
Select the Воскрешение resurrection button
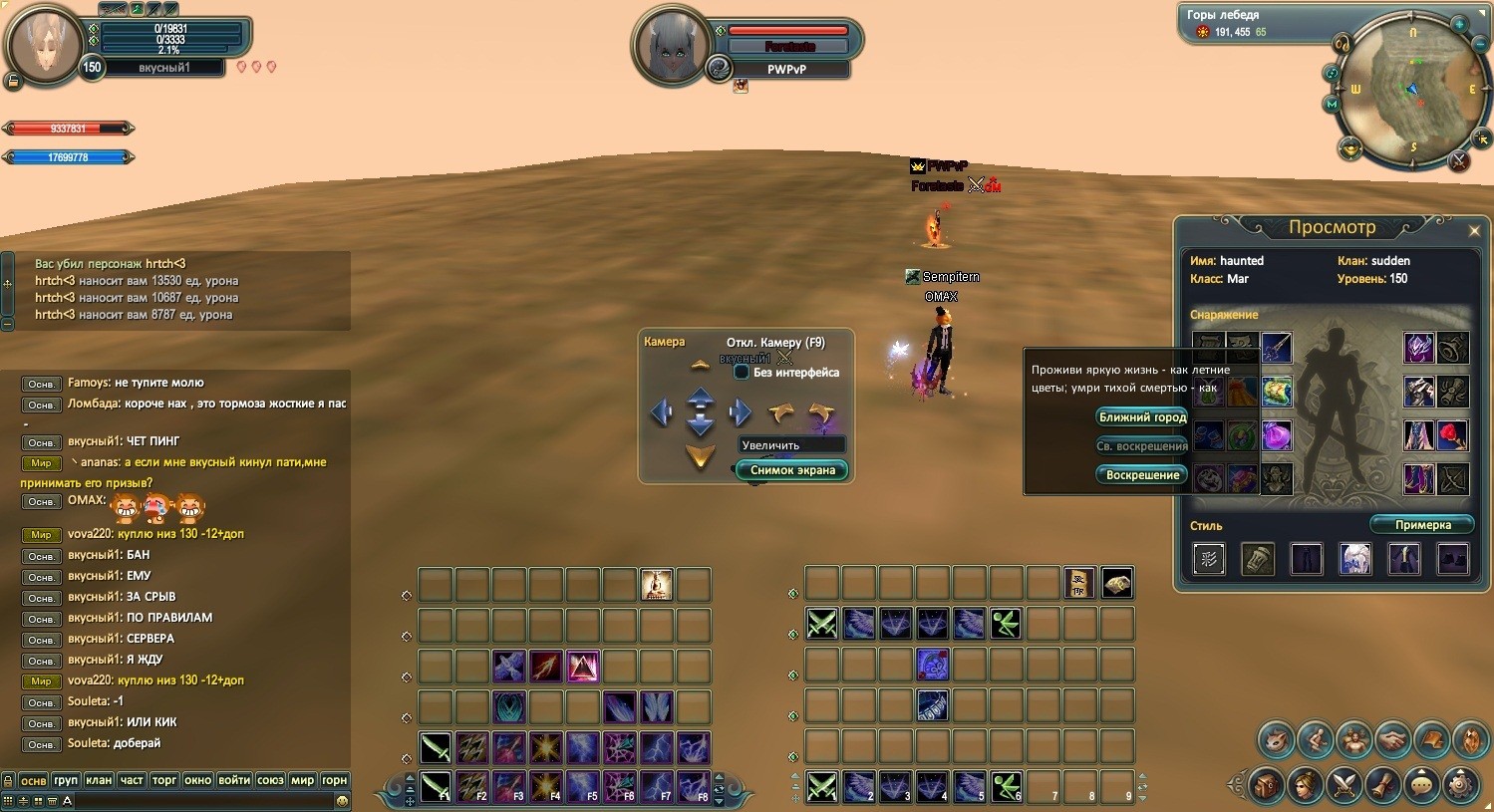coord(1142,475)
